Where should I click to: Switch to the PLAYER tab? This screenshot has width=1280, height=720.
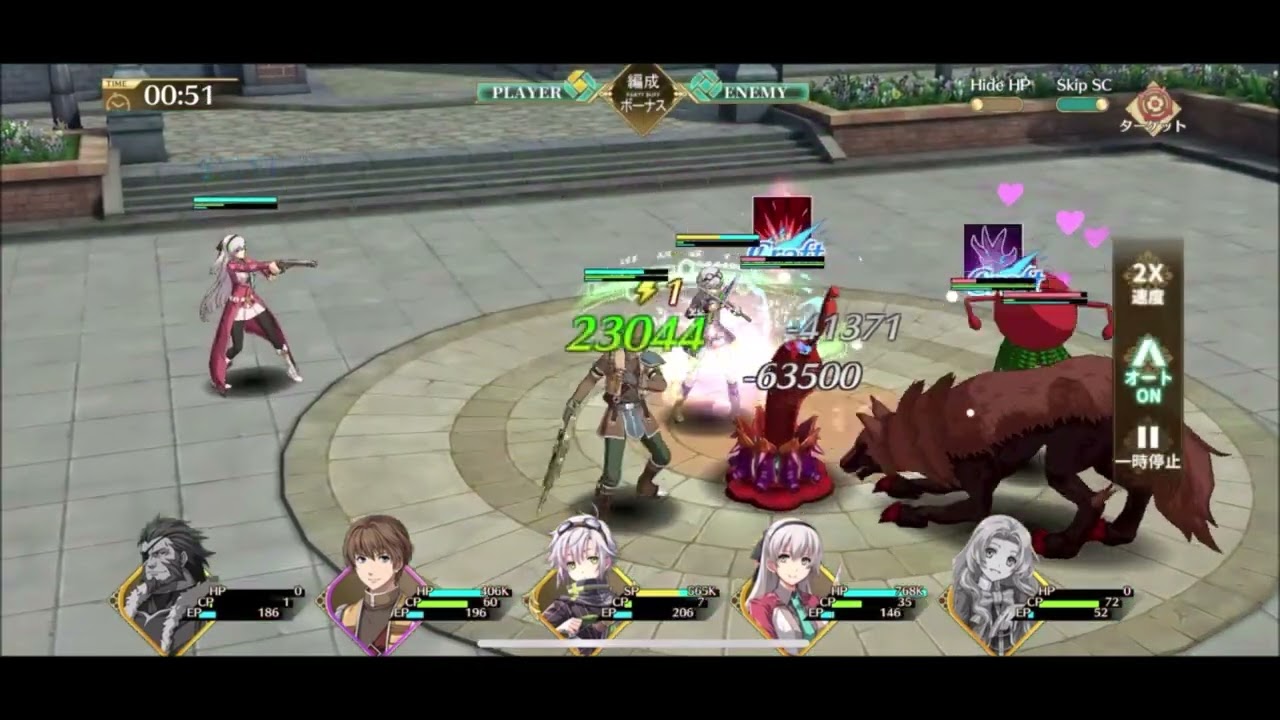point(519,92)
